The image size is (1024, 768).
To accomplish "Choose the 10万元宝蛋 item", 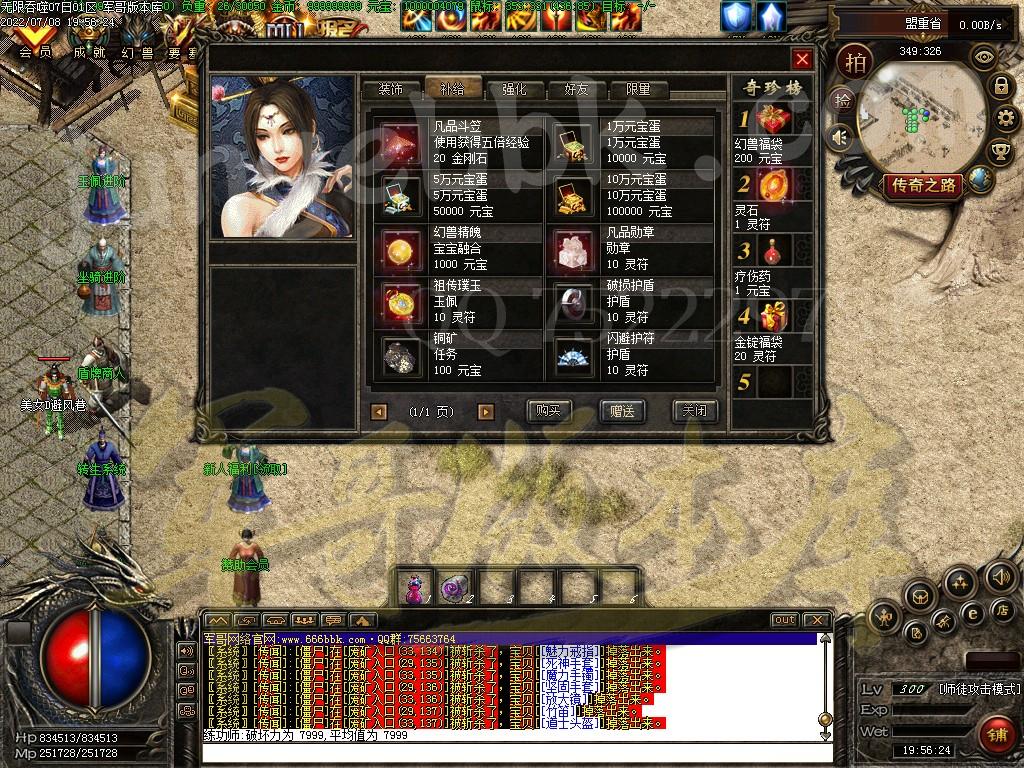I will pyautogui.click(x=632, y=194).
